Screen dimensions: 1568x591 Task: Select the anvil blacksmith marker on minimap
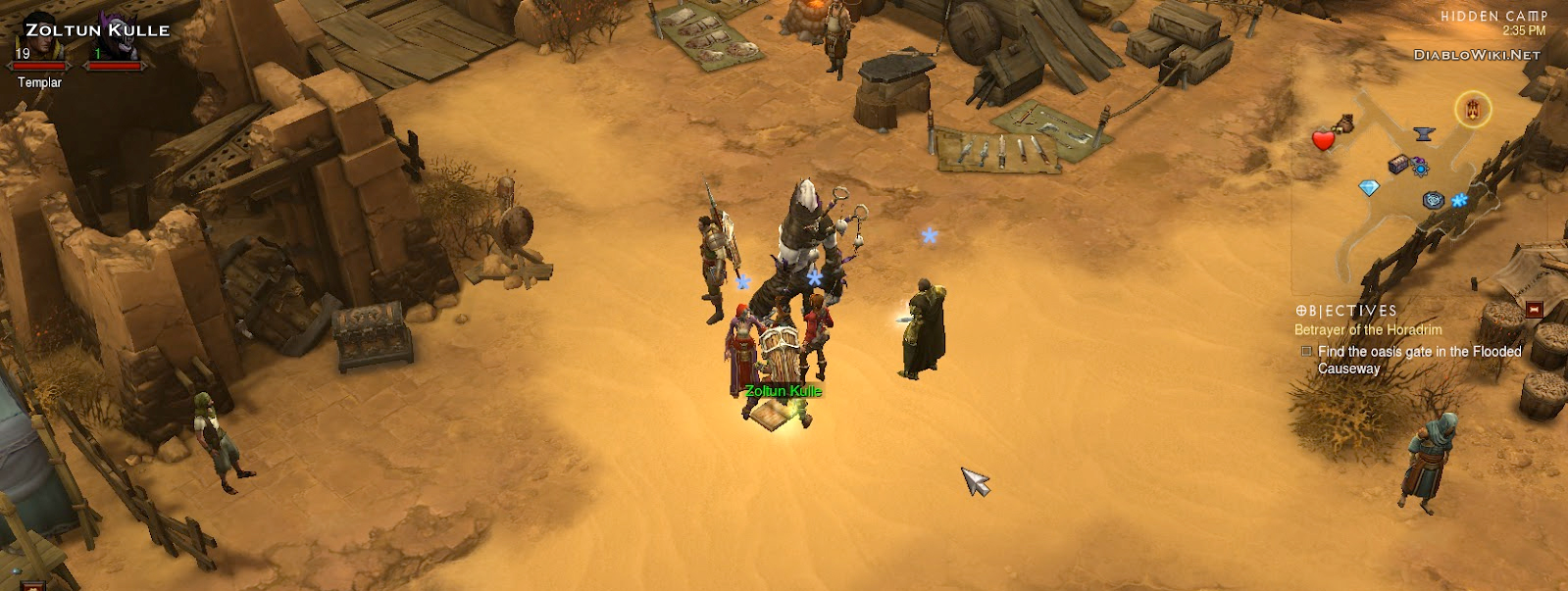click(x=1424, y=134)
